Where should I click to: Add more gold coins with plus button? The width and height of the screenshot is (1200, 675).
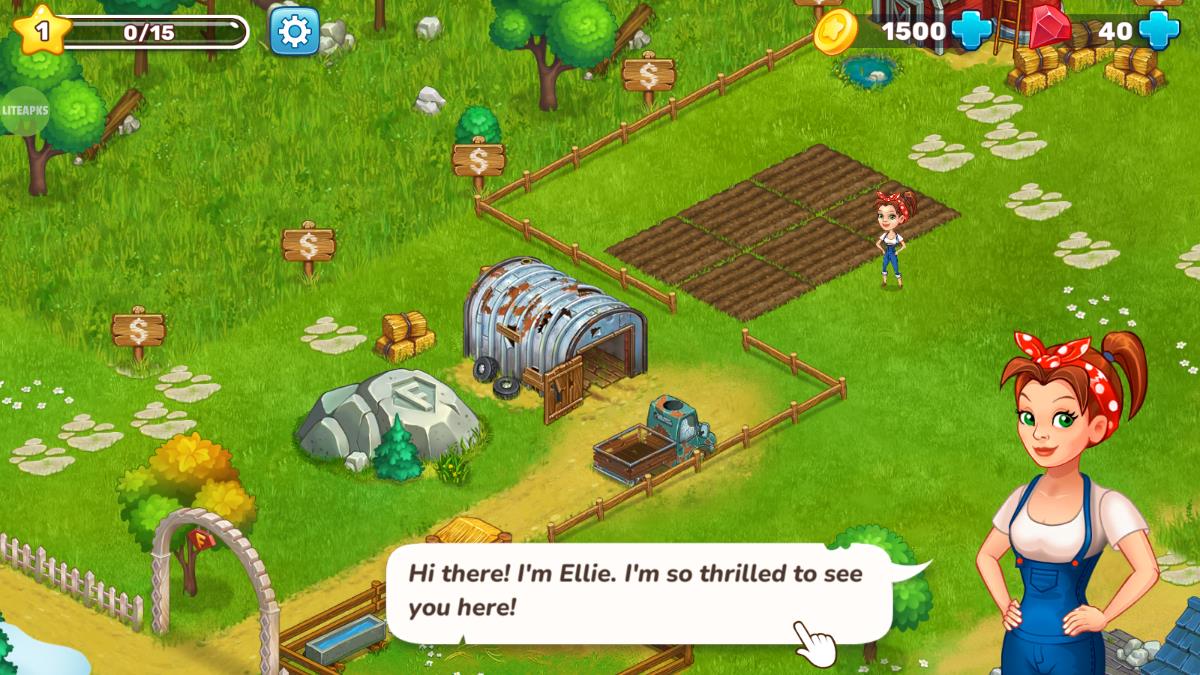971,30
